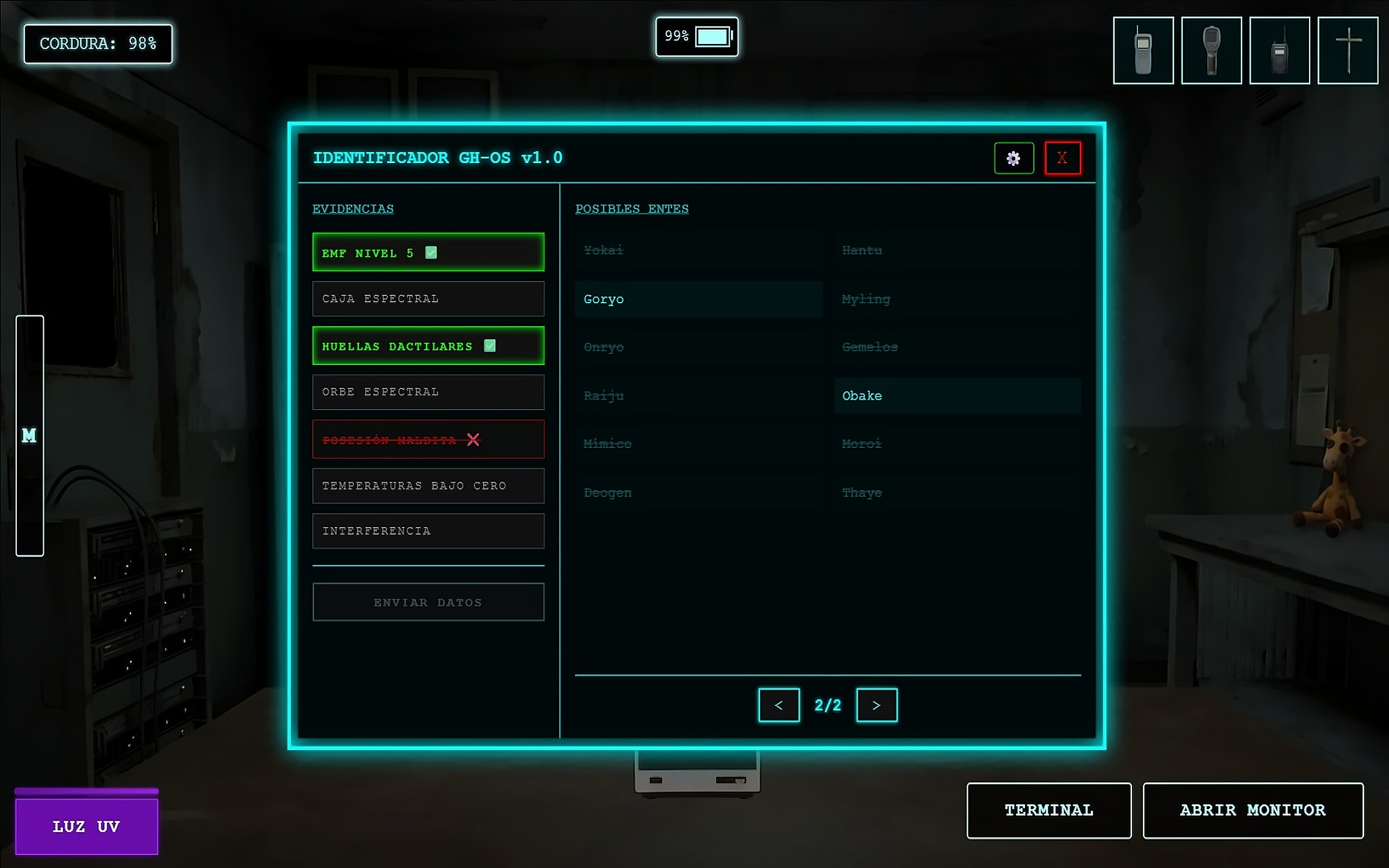
Task: Select Caja Espectral evidence
Action: pyautogui.click(x=428, y=299)
